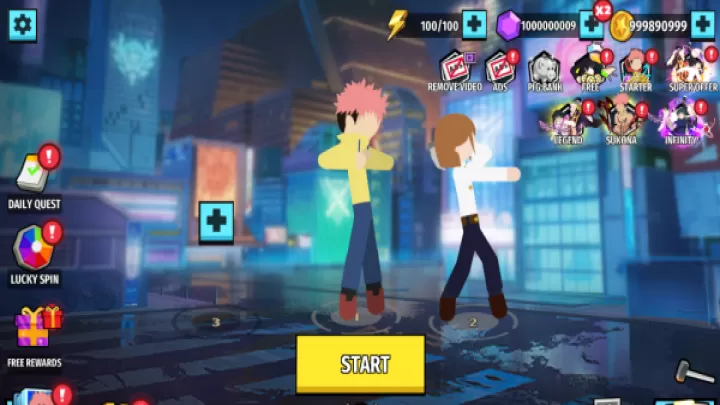This screenshot has width=720, height=405.
Task: Open the Daily Quest panel
Action: tap(35, 177)
